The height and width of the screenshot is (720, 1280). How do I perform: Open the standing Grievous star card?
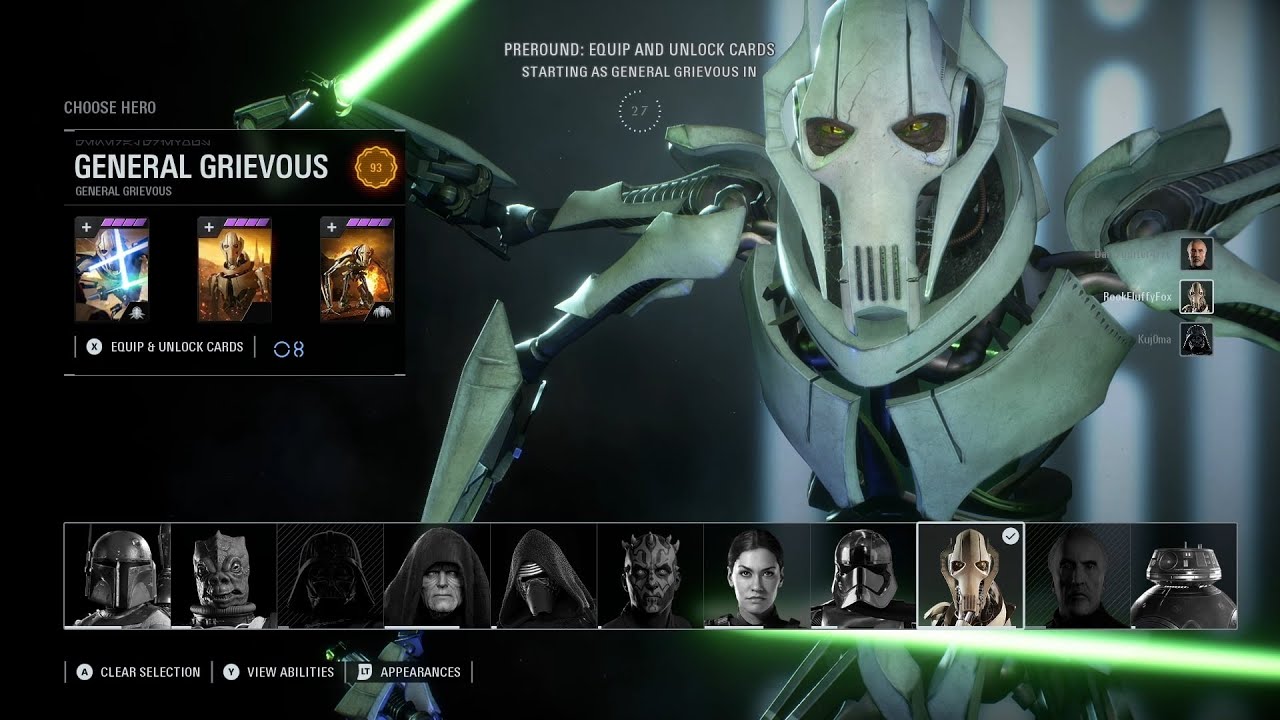point(234,270)
